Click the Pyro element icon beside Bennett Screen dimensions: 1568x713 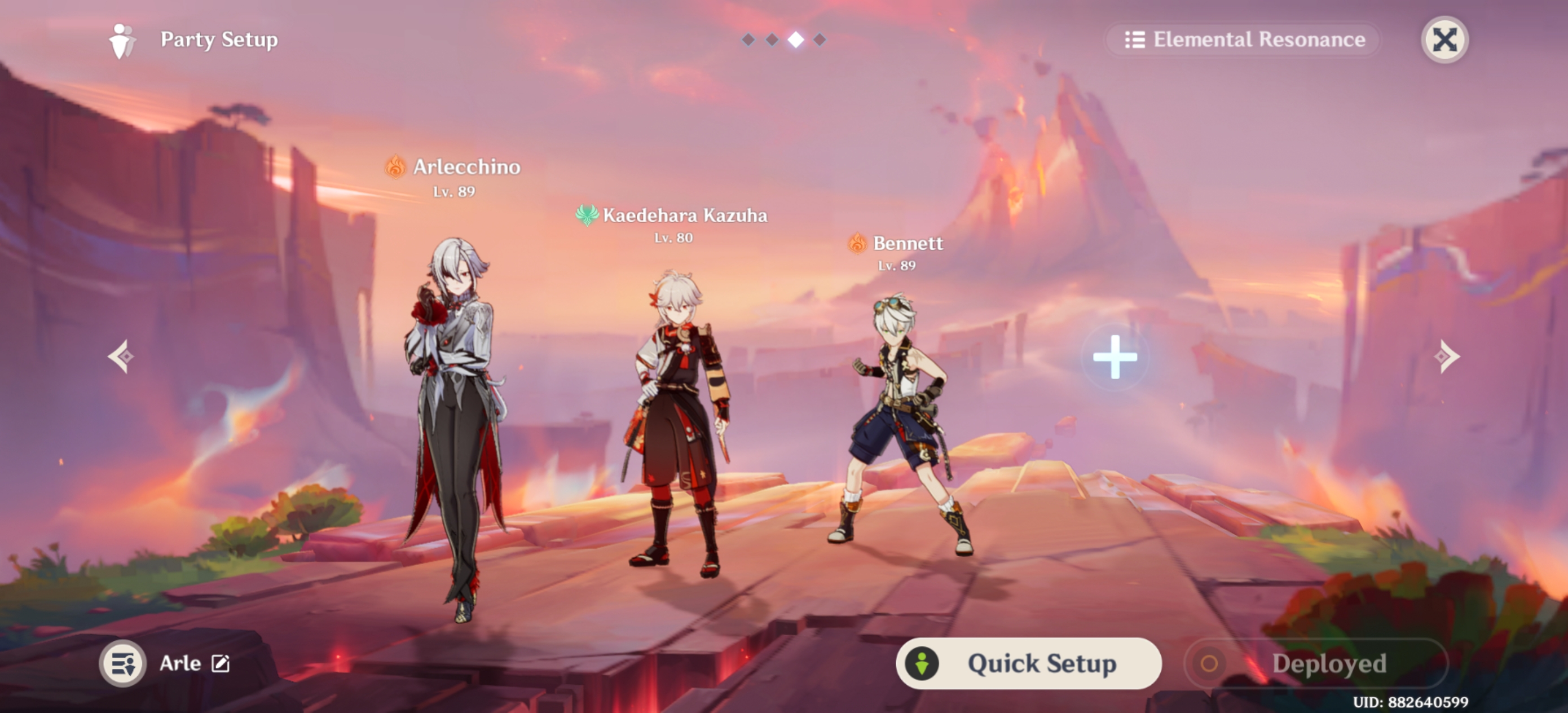click(x=858, y=244)
